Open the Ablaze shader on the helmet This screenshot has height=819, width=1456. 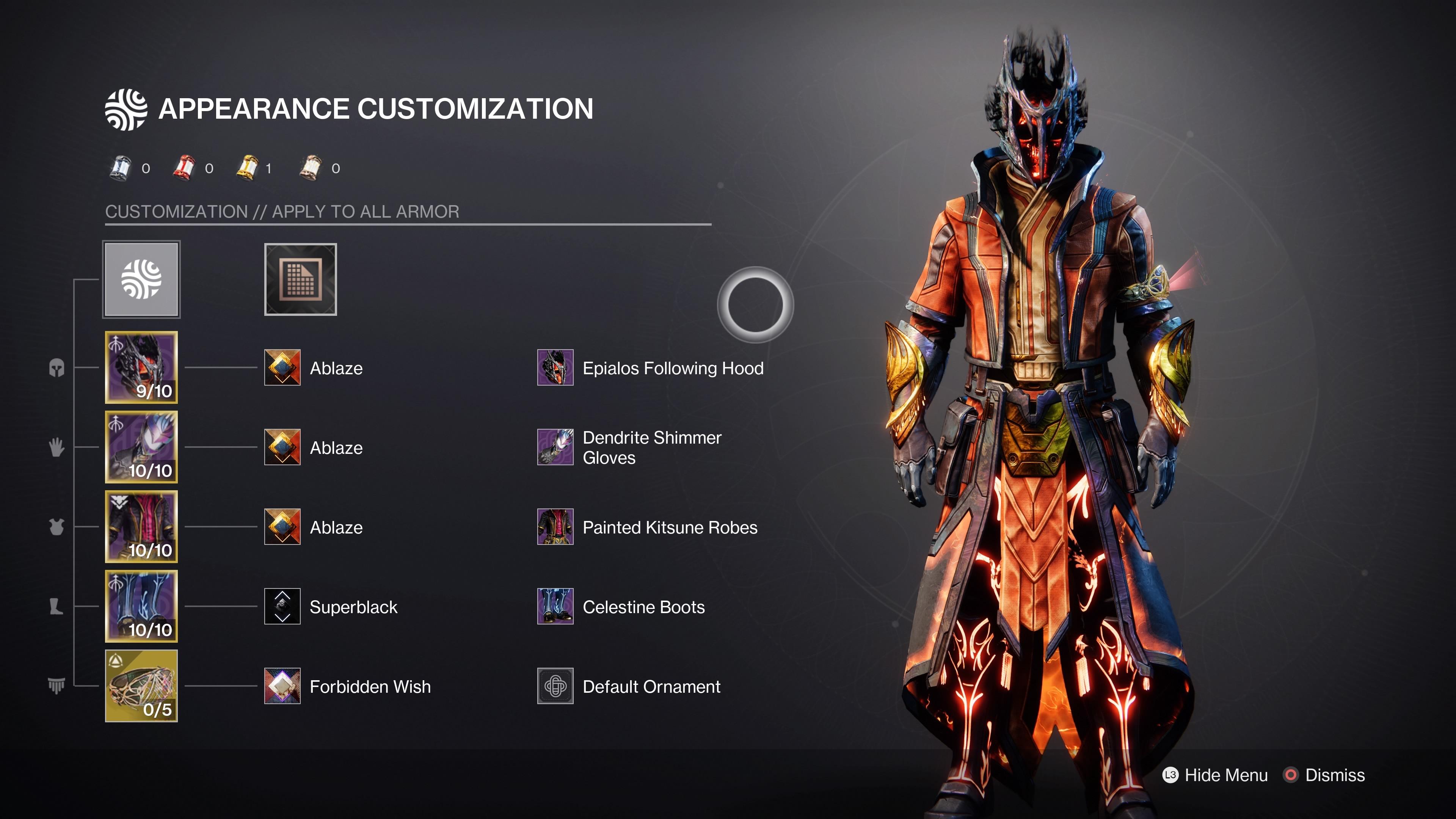click(282, 368)
